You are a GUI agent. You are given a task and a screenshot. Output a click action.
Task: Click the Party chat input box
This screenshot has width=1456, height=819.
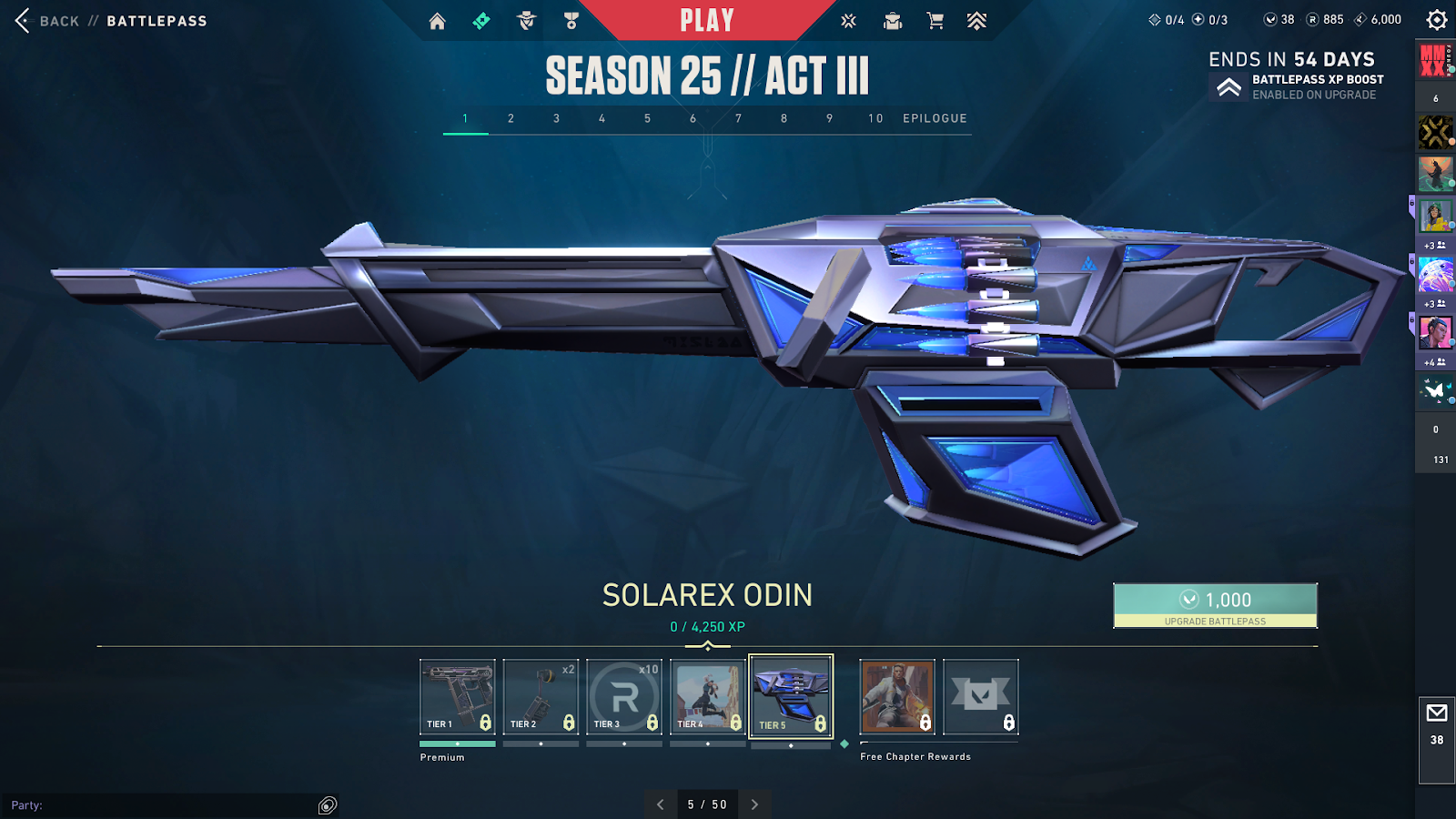click(164, 805)
